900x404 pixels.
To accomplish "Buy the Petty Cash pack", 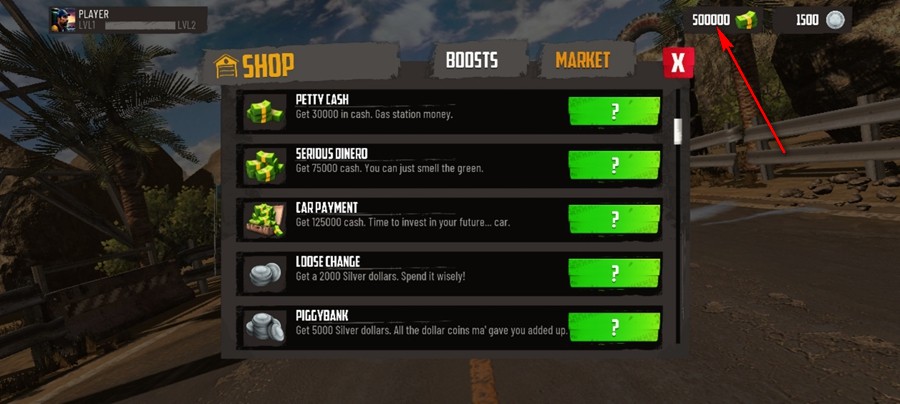I will [x=614, y=110].
